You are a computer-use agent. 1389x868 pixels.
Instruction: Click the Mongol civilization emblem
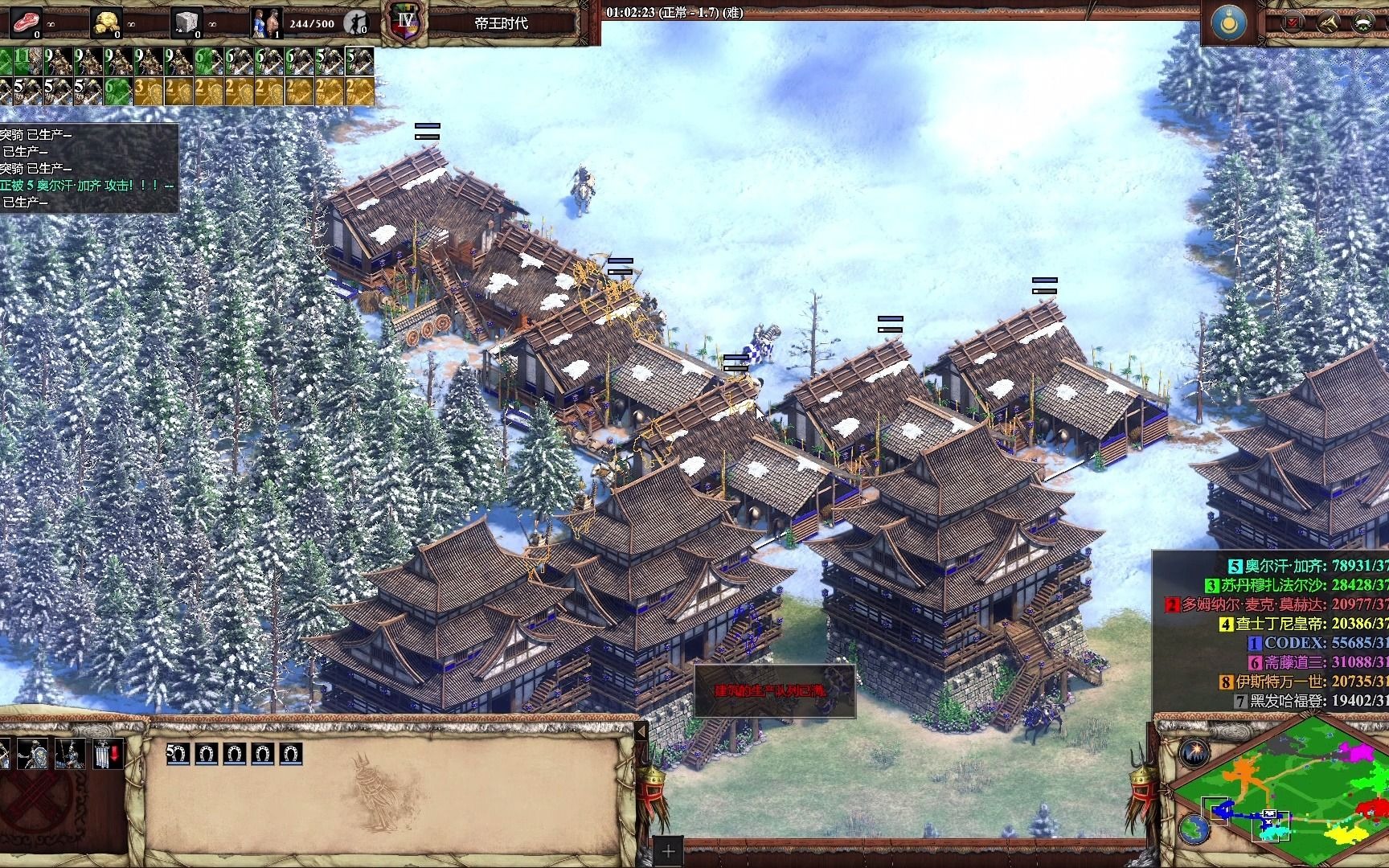1228,23
